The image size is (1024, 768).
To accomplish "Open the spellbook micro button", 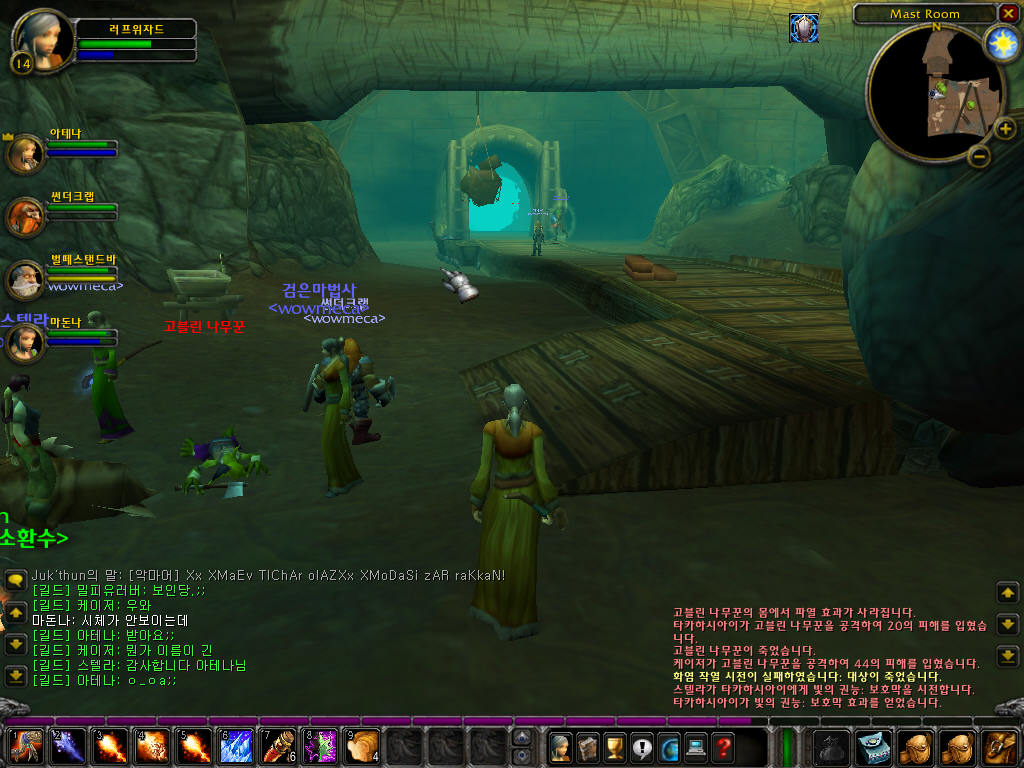I will 588,746.
